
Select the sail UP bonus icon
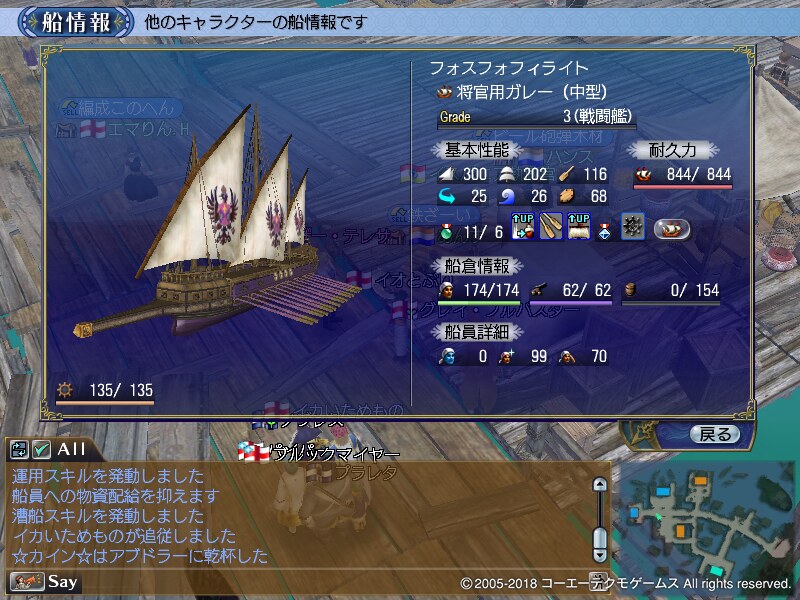click(579, 228)
